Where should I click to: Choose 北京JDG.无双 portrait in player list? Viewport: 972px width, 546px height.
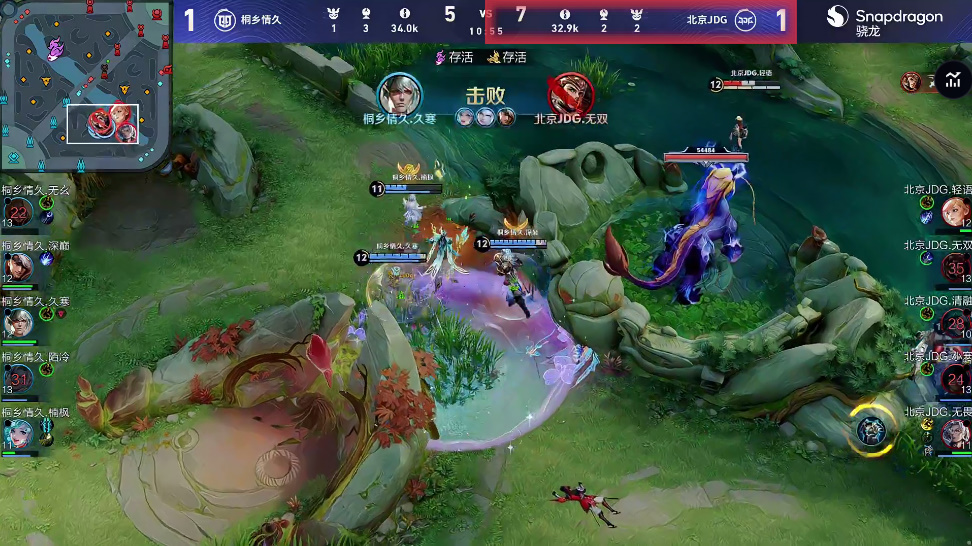(x=955, y=267)
